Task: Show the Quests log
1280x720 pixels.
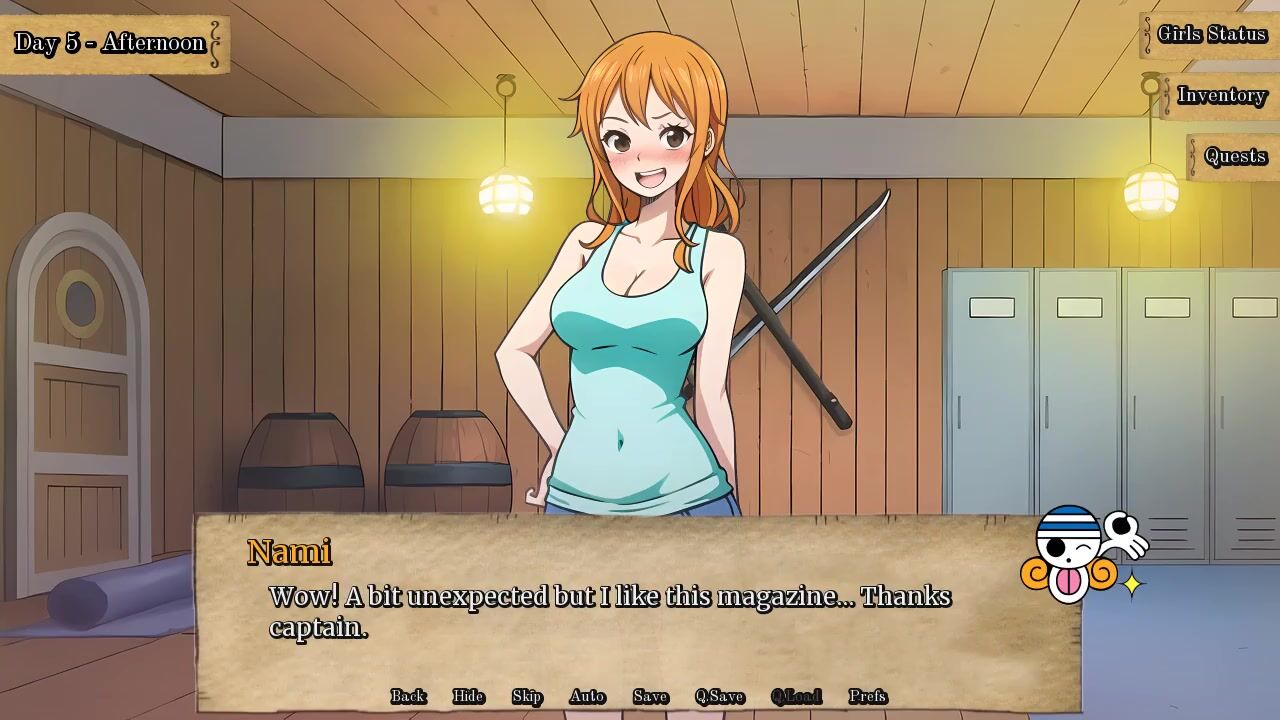Action: point(1235,156)
